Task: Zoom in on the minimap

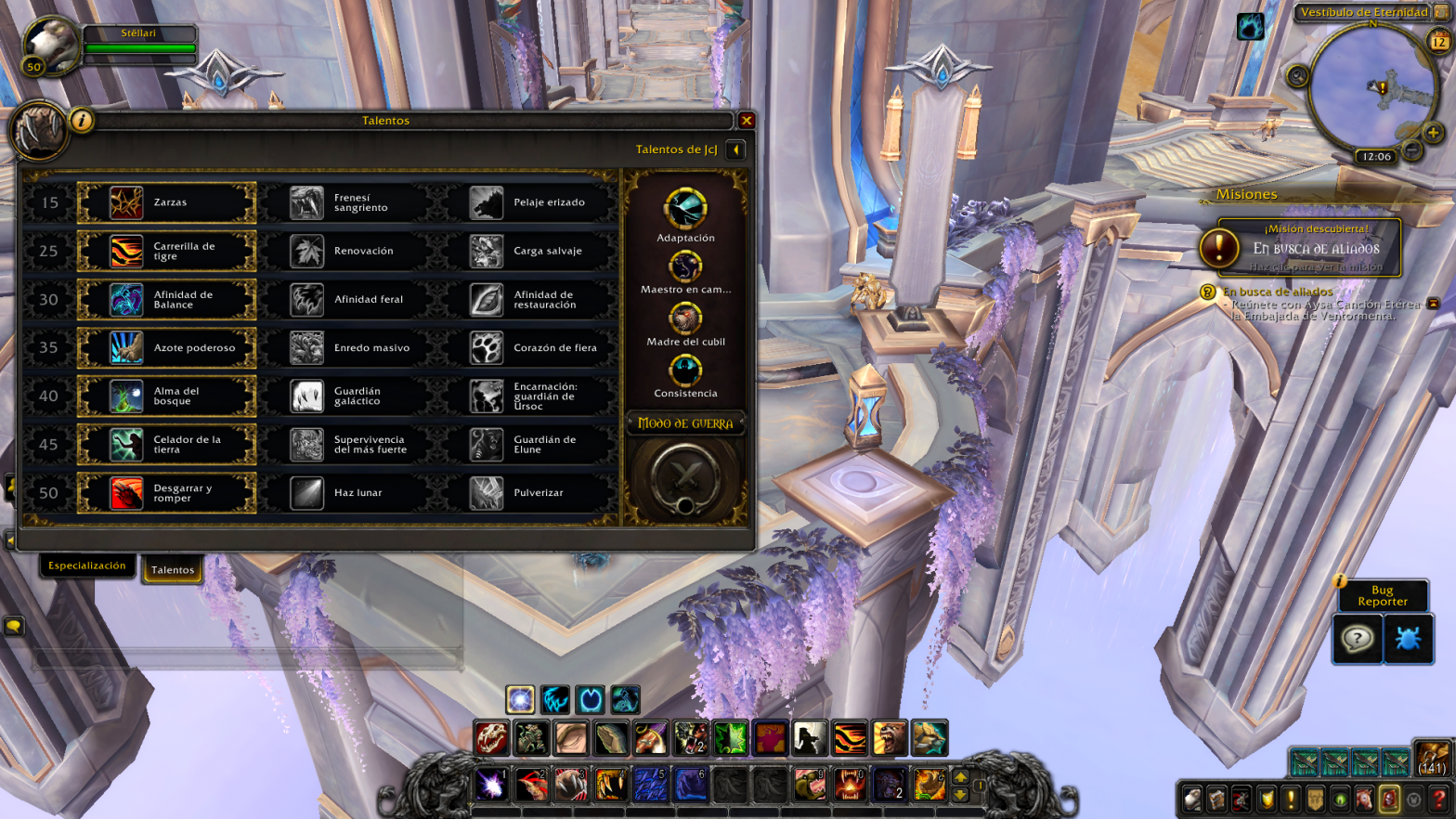Action: tap(1433, 134)
